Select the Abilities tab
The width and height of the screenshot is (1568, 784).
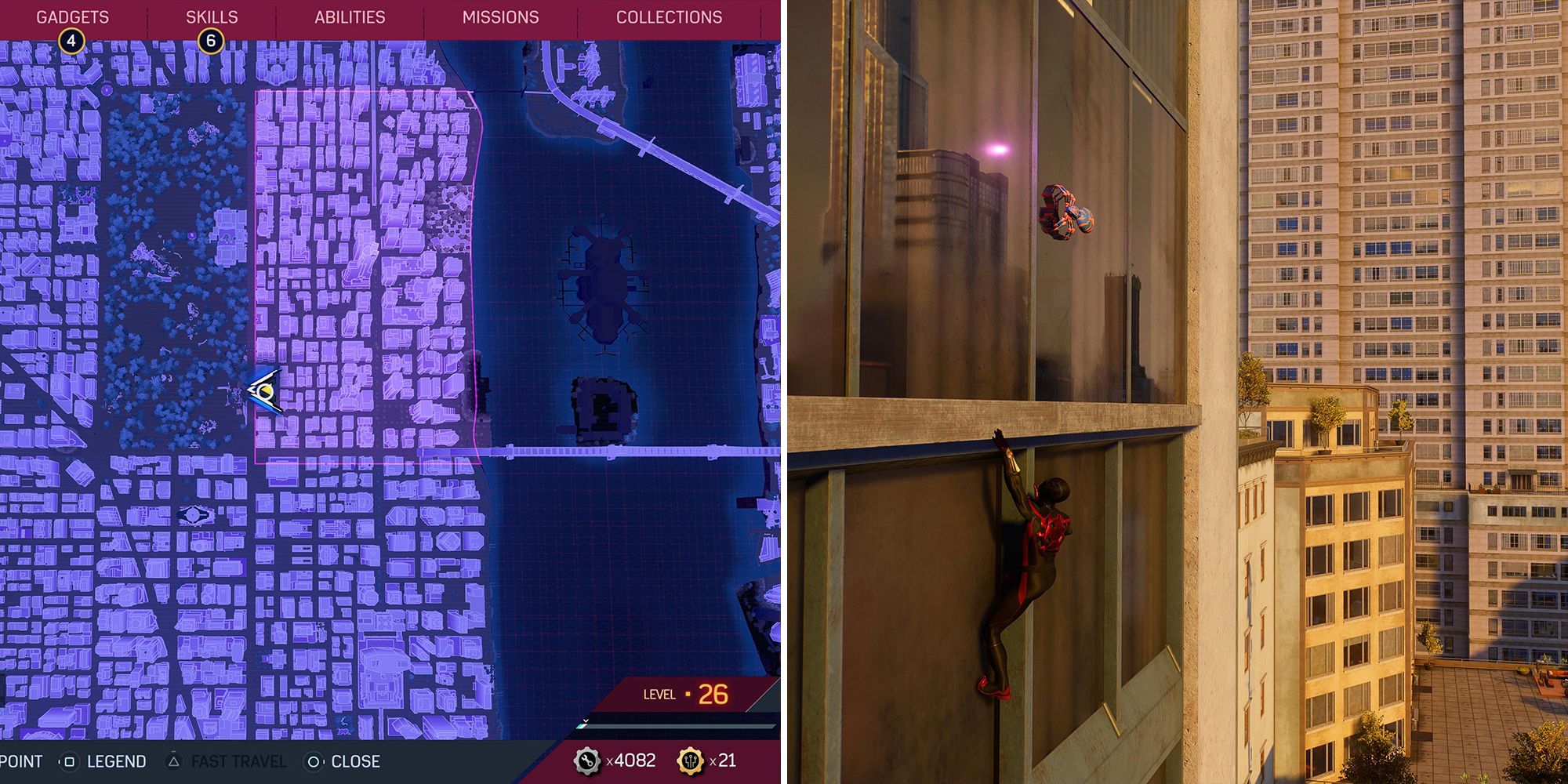click(348, 16)
